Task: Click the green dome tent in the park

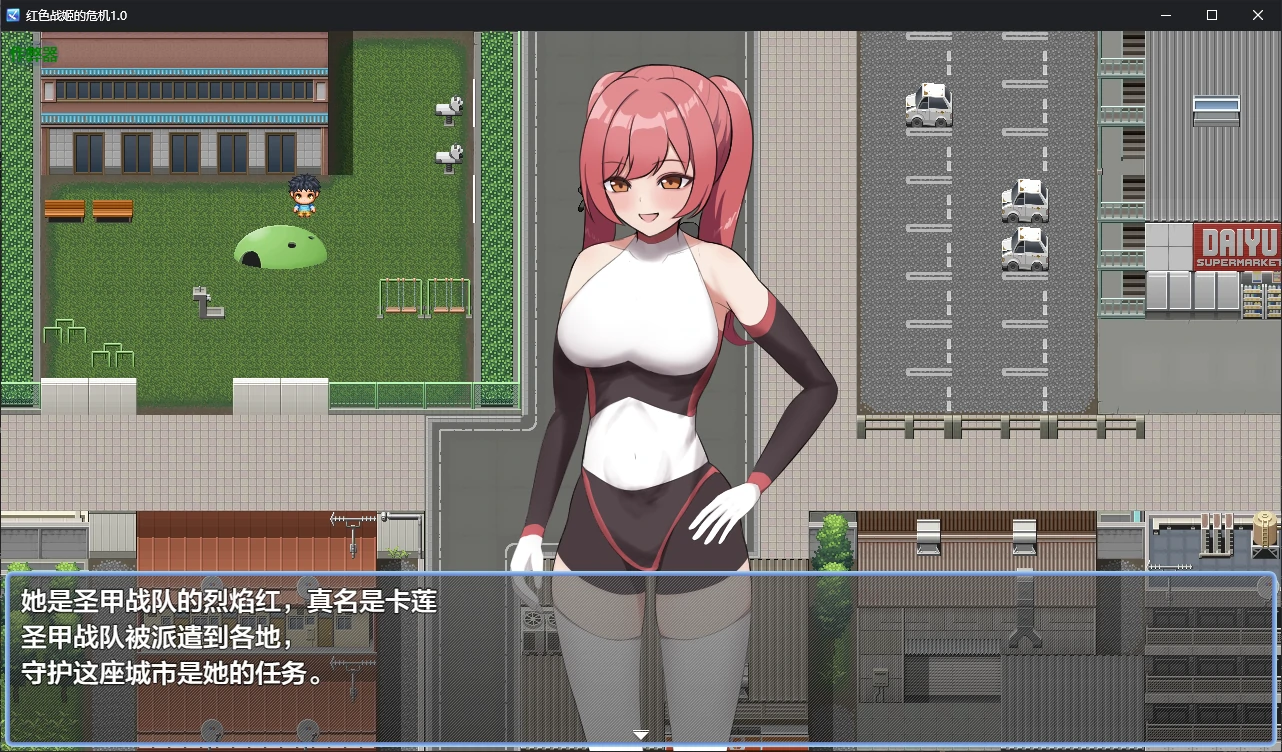Action: click(x=283, y=245)
